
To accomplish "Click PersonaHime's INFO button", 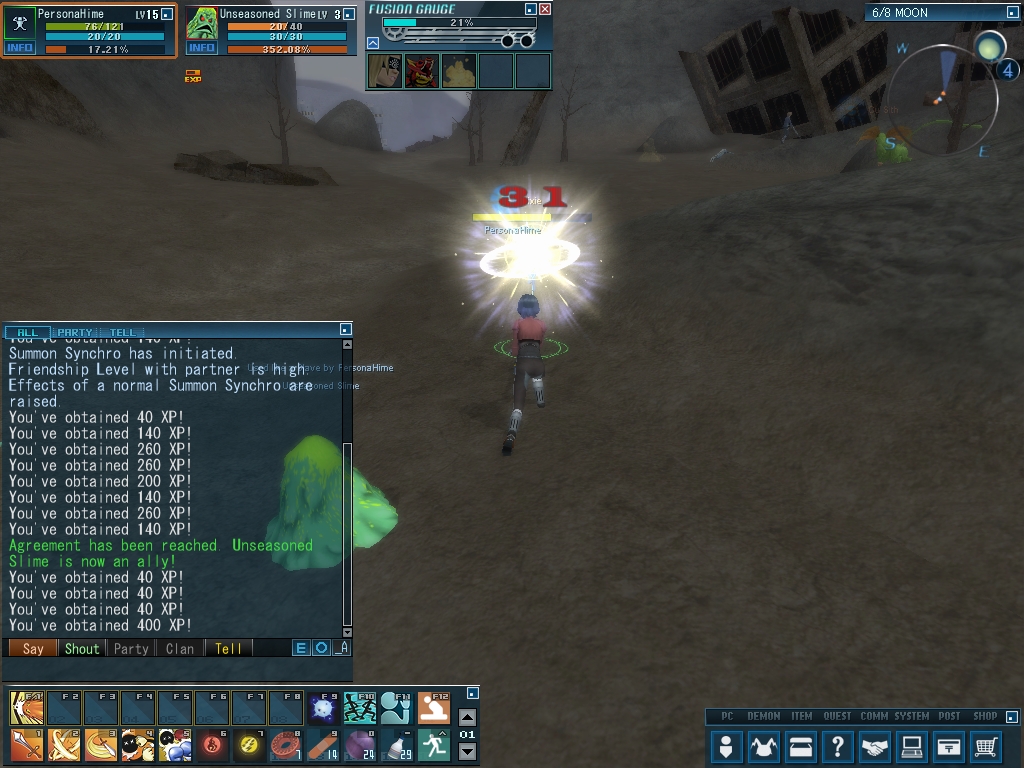I will (x=19, y=48).
